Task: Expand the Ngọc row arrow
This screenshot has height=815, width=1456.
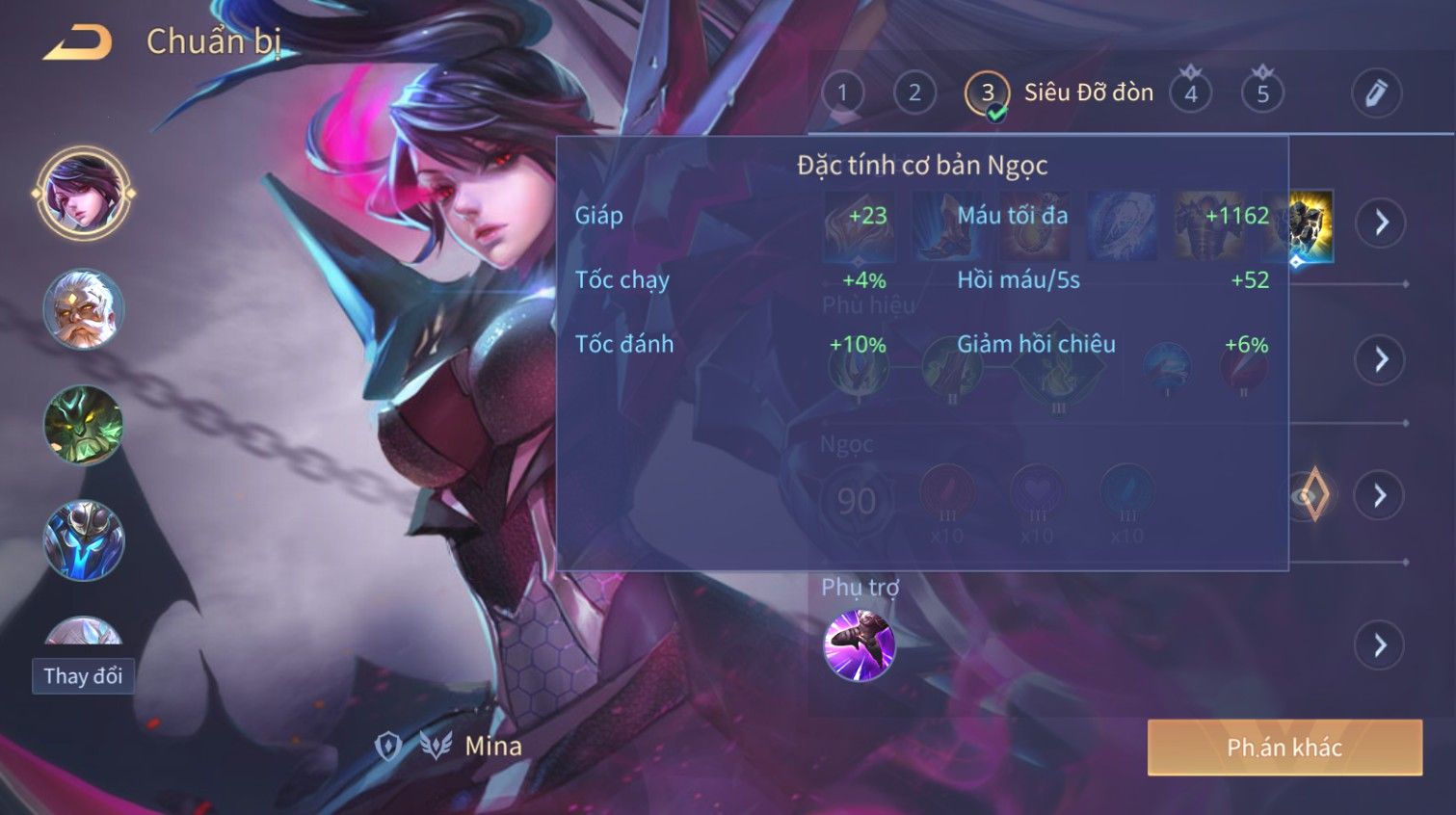Action: pos(1381,495)
